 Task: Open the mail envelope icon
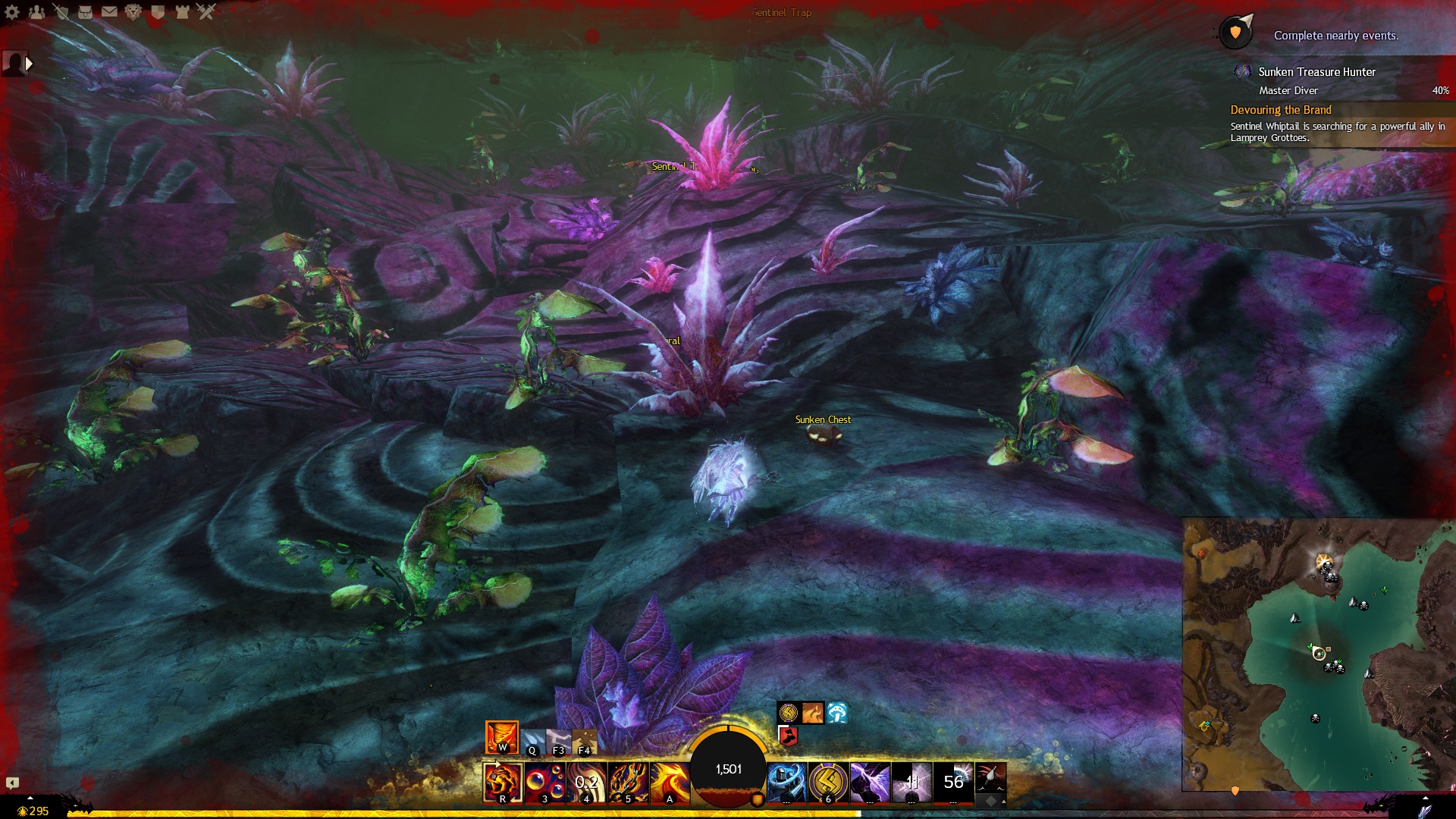(x=109, y=11)
